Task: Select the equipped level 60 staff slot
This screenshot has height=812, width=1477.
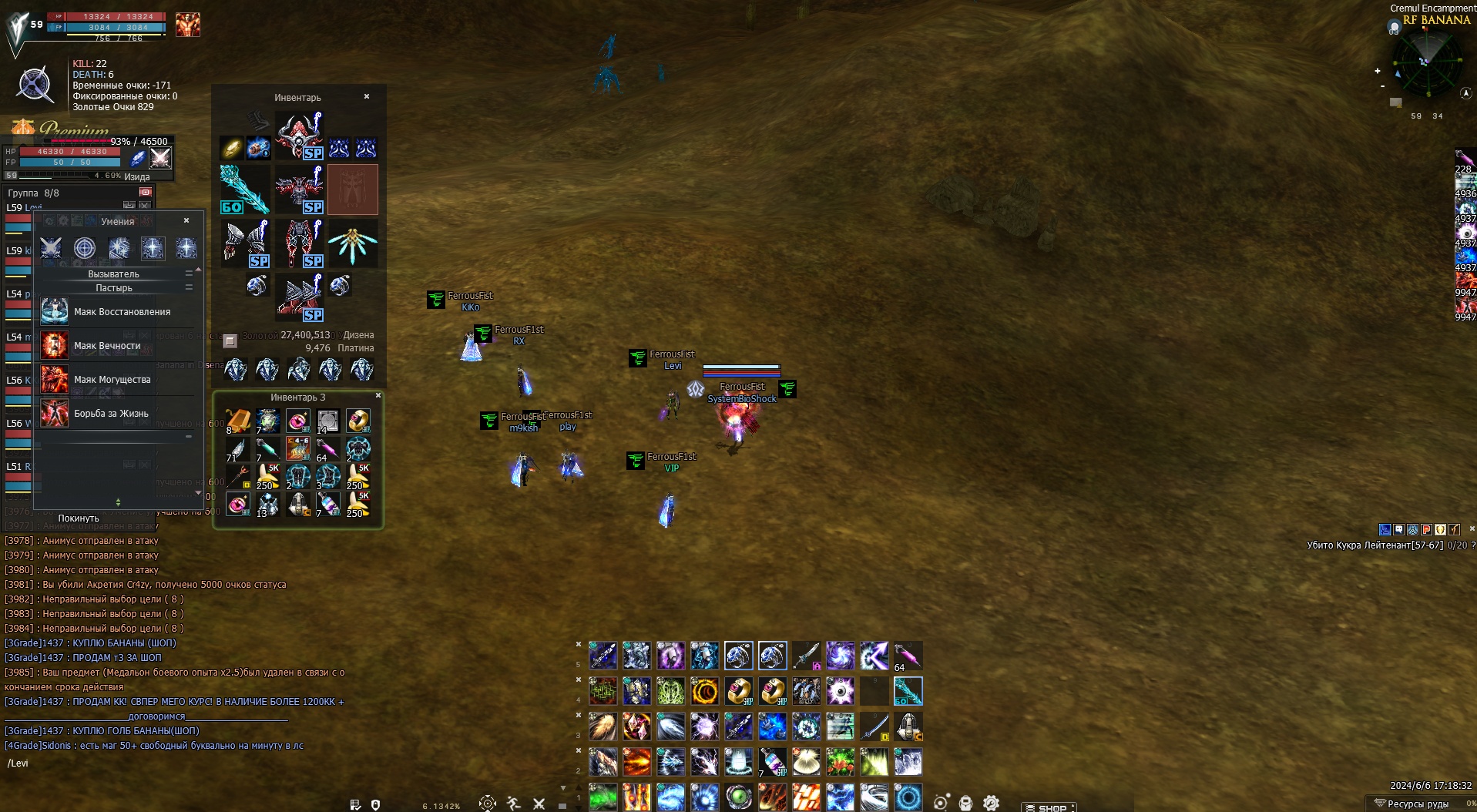Action: pyautogui.click(x=244, y=189)
